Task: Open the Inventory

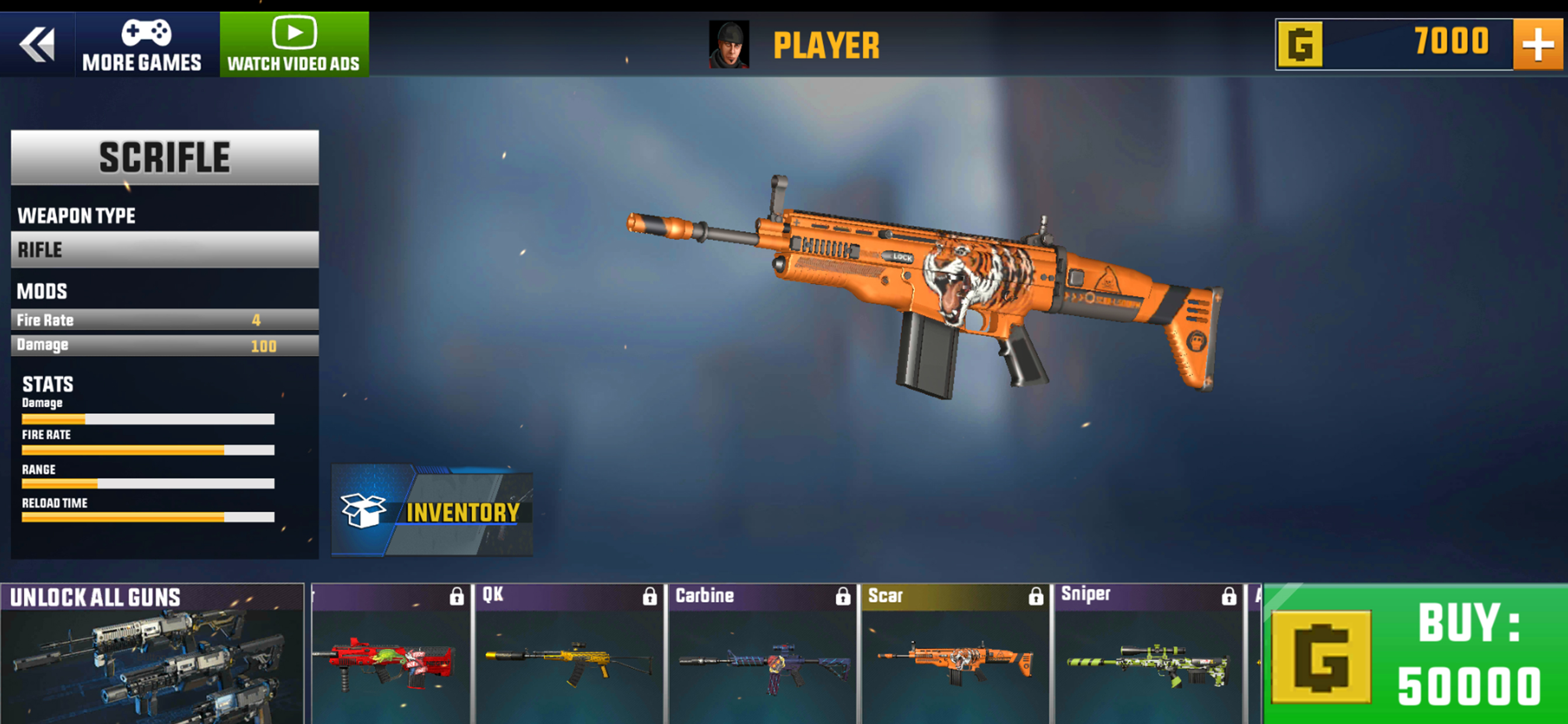Action: (432, 511)
